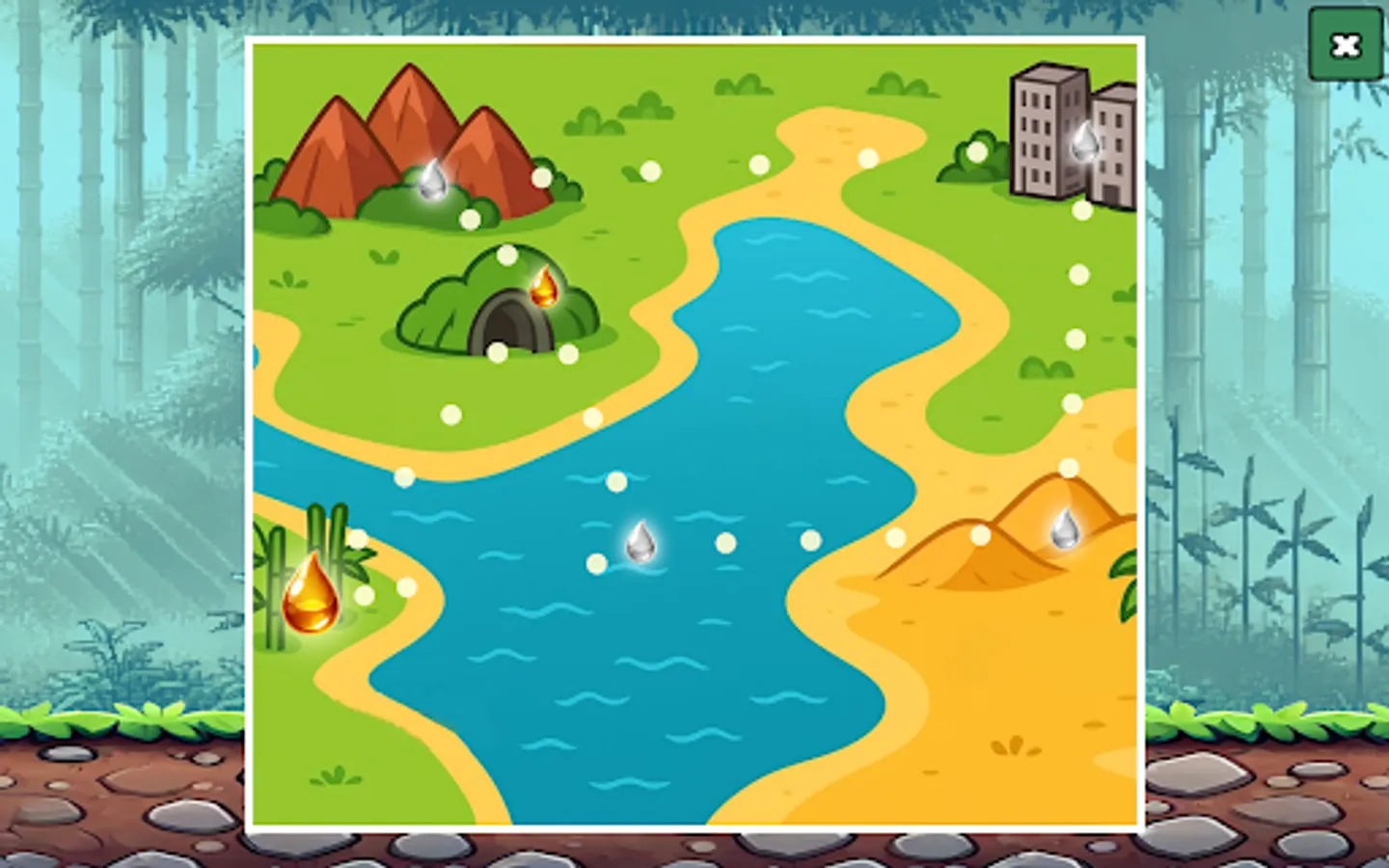Image resolution: width=1389 pixels, height=868 pixels.
Task: Select the silver droplet on the city building
Action: point(1083,143)
